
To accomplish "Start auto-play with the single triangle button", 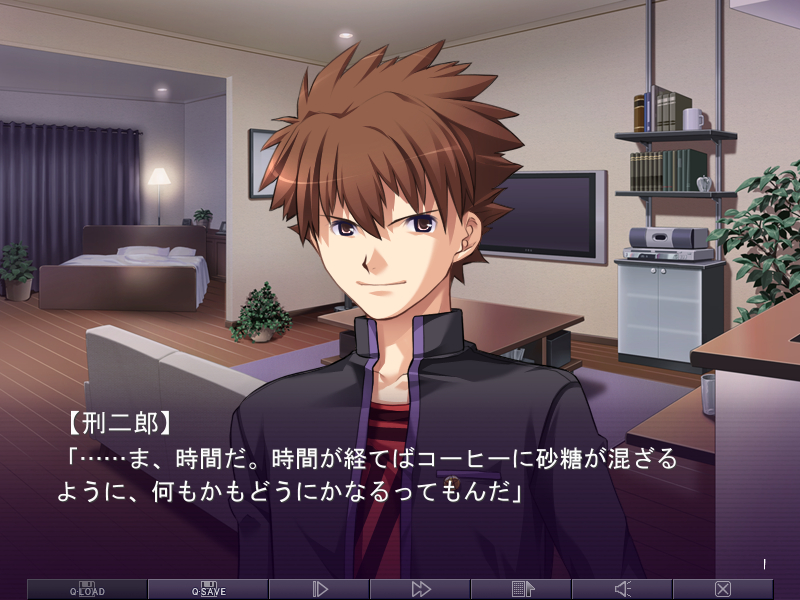I will pyautogui.click(x=320, y=589).
